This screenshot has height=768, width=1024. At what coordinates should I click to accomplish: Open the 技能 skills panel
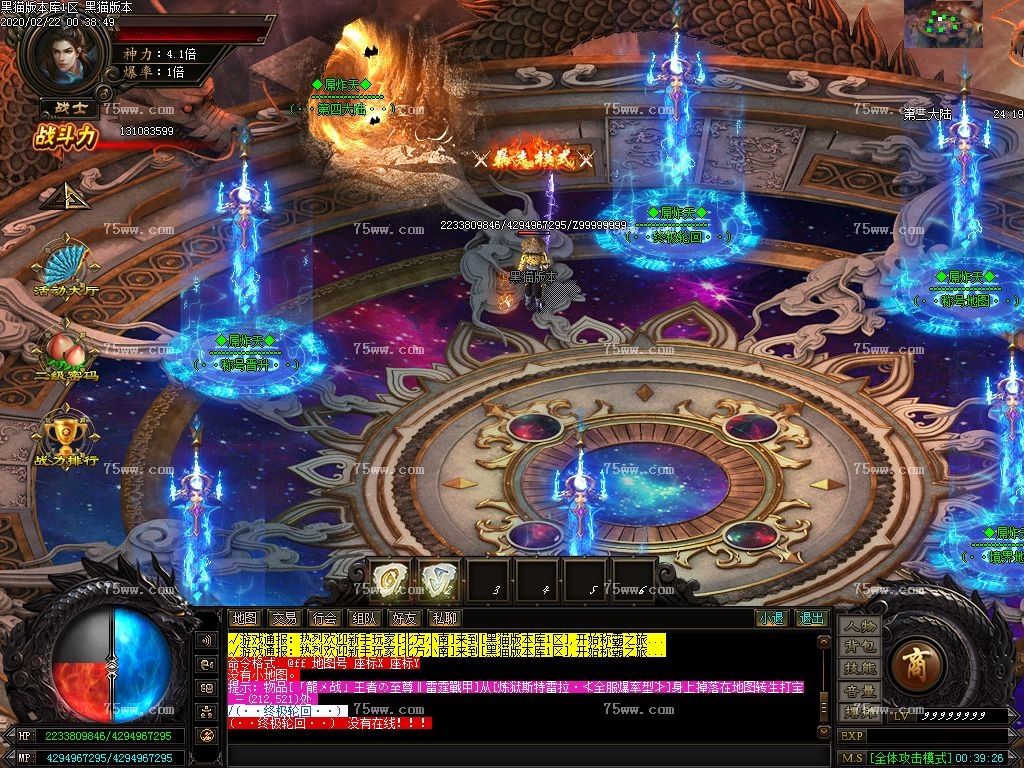[x=859, y=668]
